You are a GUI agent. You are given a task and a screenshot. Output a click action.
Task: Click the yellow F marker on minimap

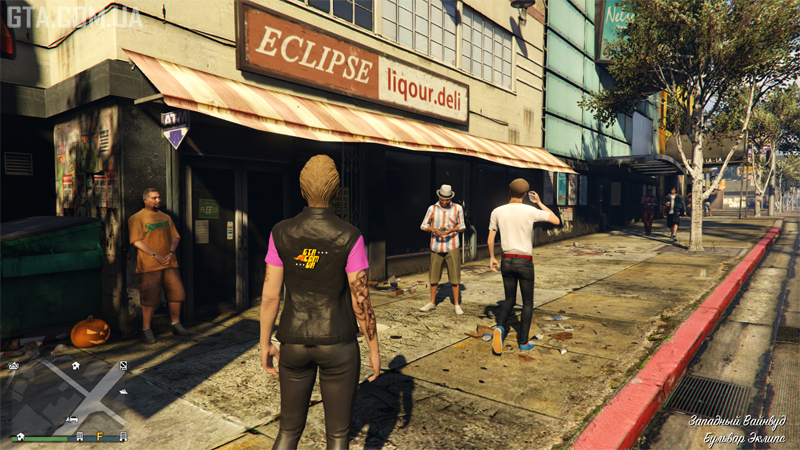tap(100, 436)
